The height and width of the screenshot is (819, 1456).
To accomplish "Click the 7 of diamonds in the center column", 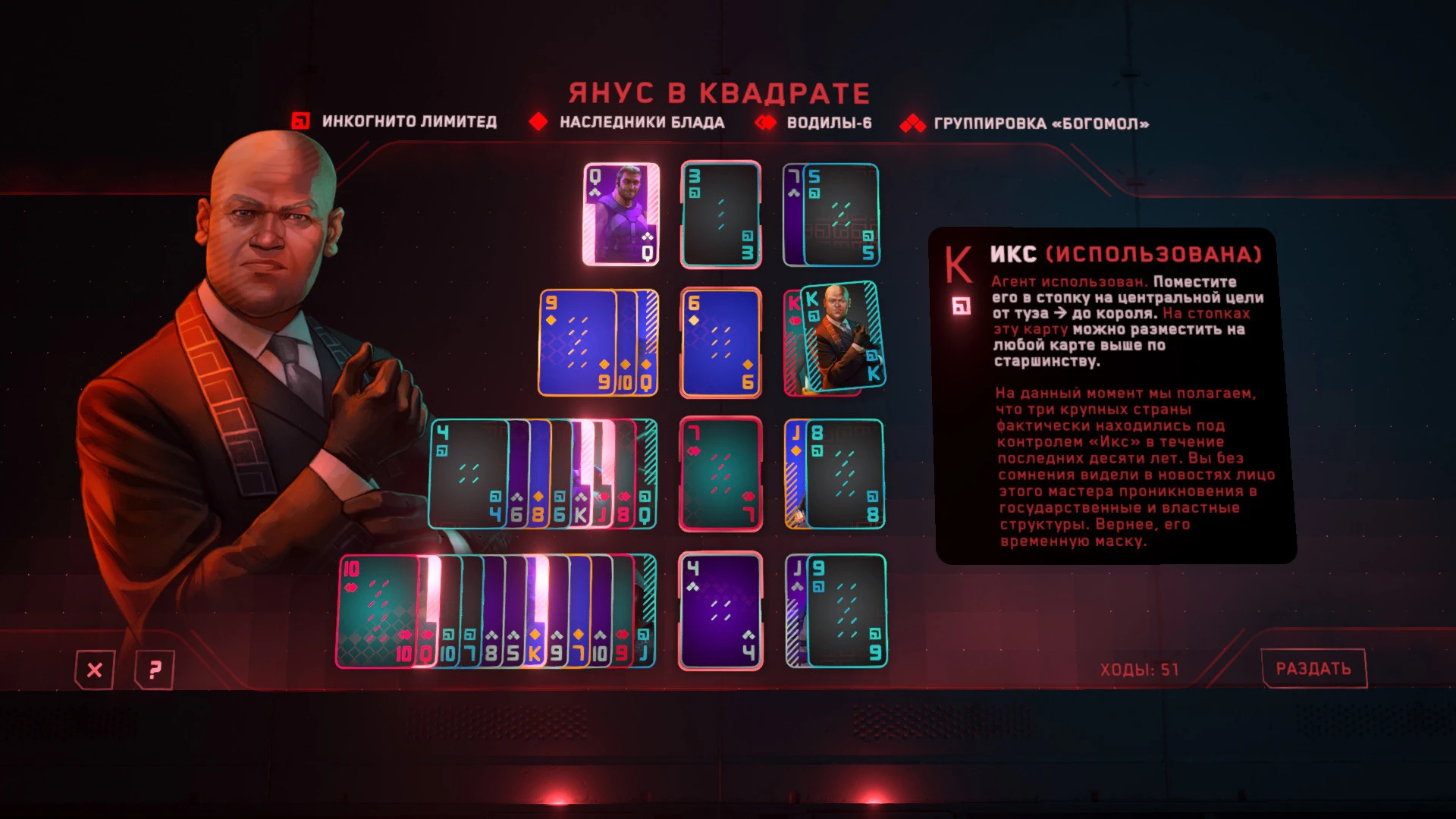I will pyautogui.click(x=719, y=474).
